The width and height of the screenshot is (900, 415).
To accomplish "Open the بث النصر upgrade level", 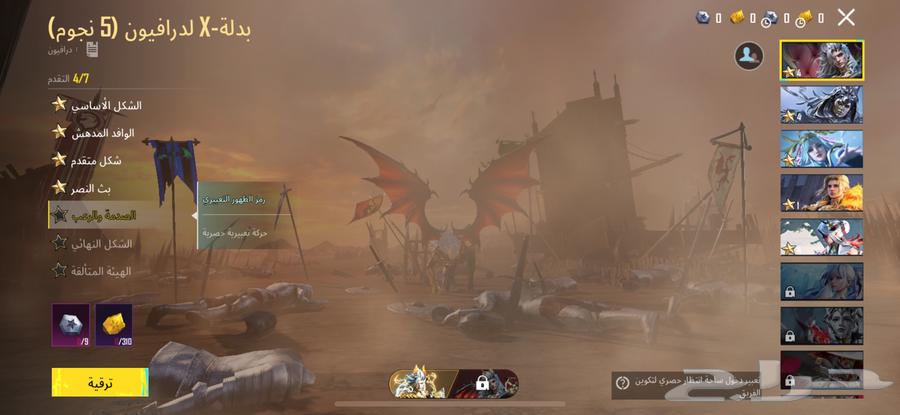I will (100, 187).
